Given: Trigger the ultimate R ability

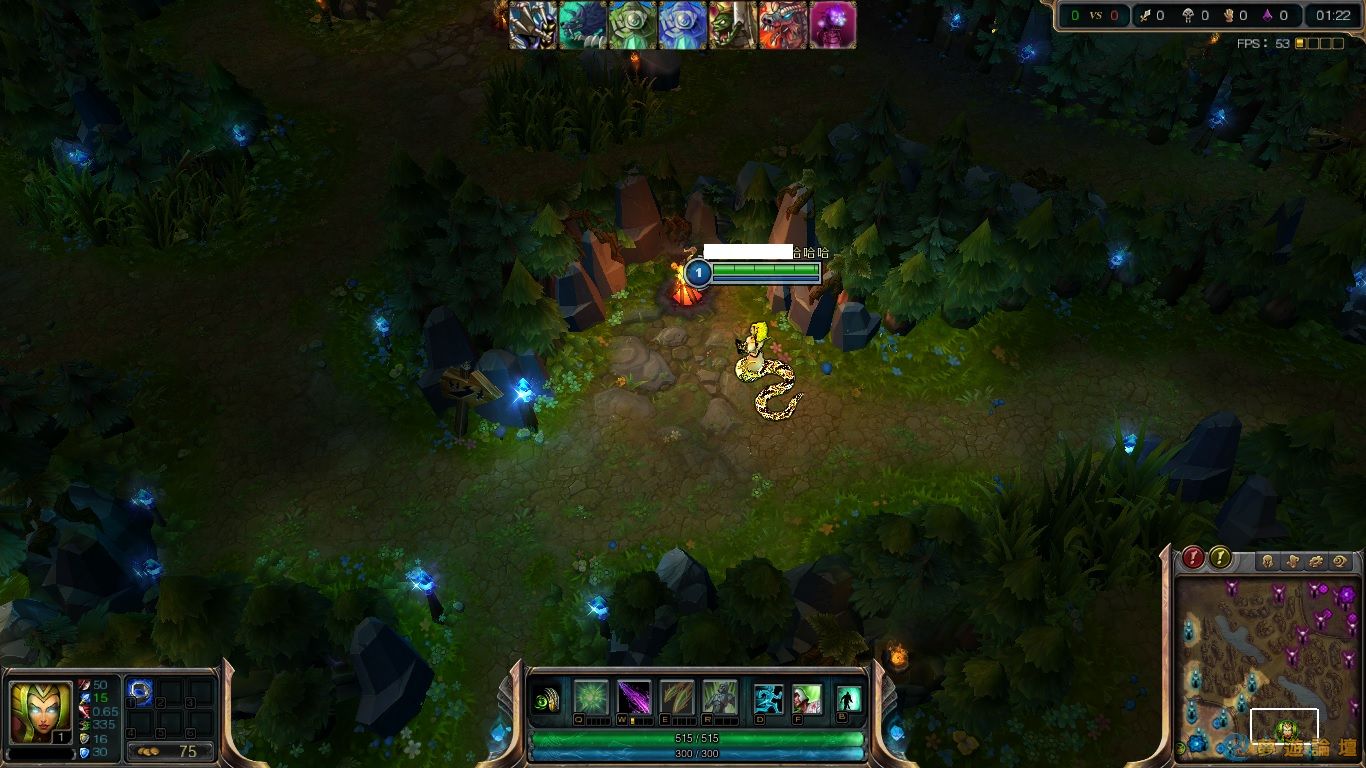Looking at the screenshot, I should [x=721, y=696].
